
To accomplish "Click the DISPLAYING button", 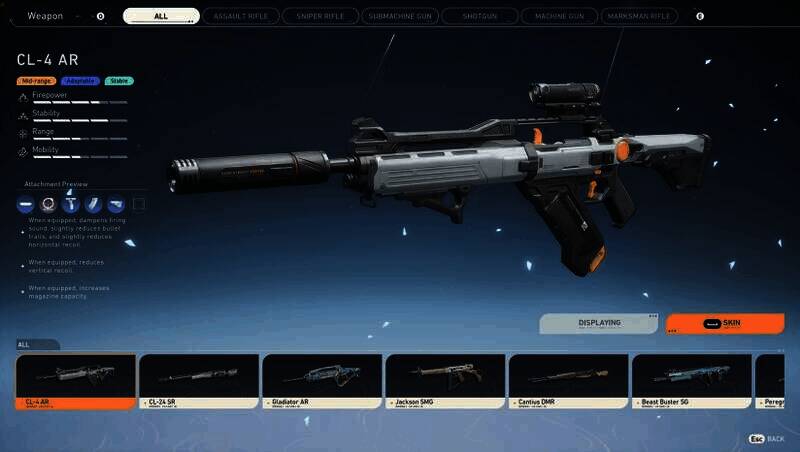I will pos(599,324).
